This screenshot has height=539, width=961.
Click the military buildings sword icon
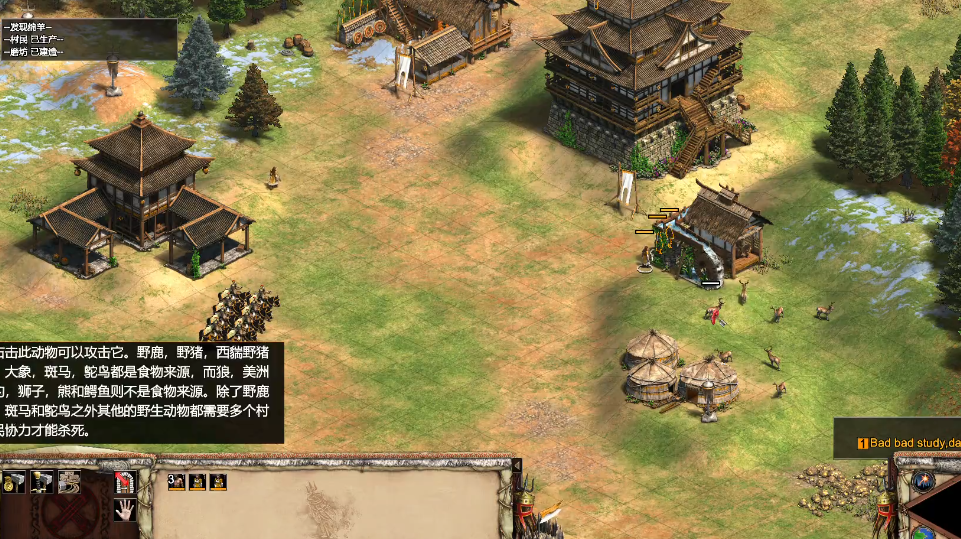point(42,483)
